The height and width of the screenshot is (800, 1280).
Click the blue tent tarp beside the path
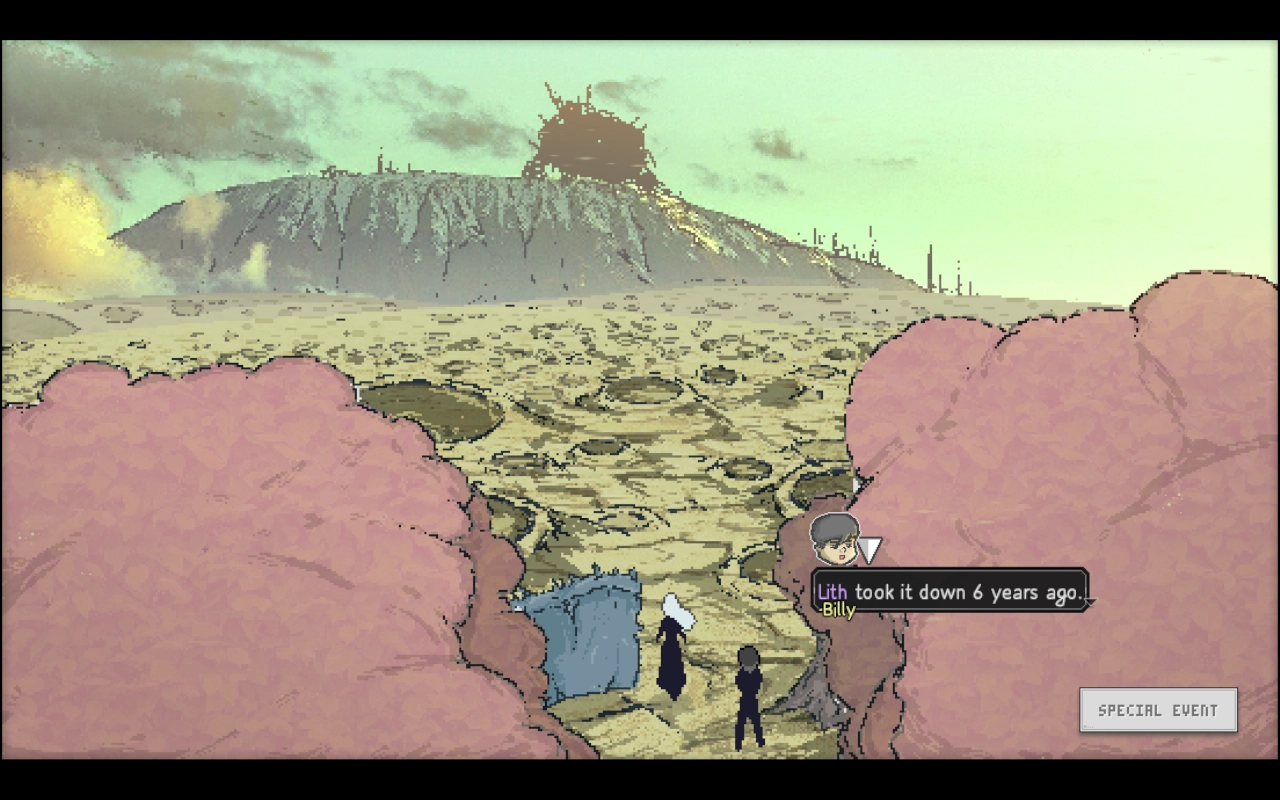point(590,630)
